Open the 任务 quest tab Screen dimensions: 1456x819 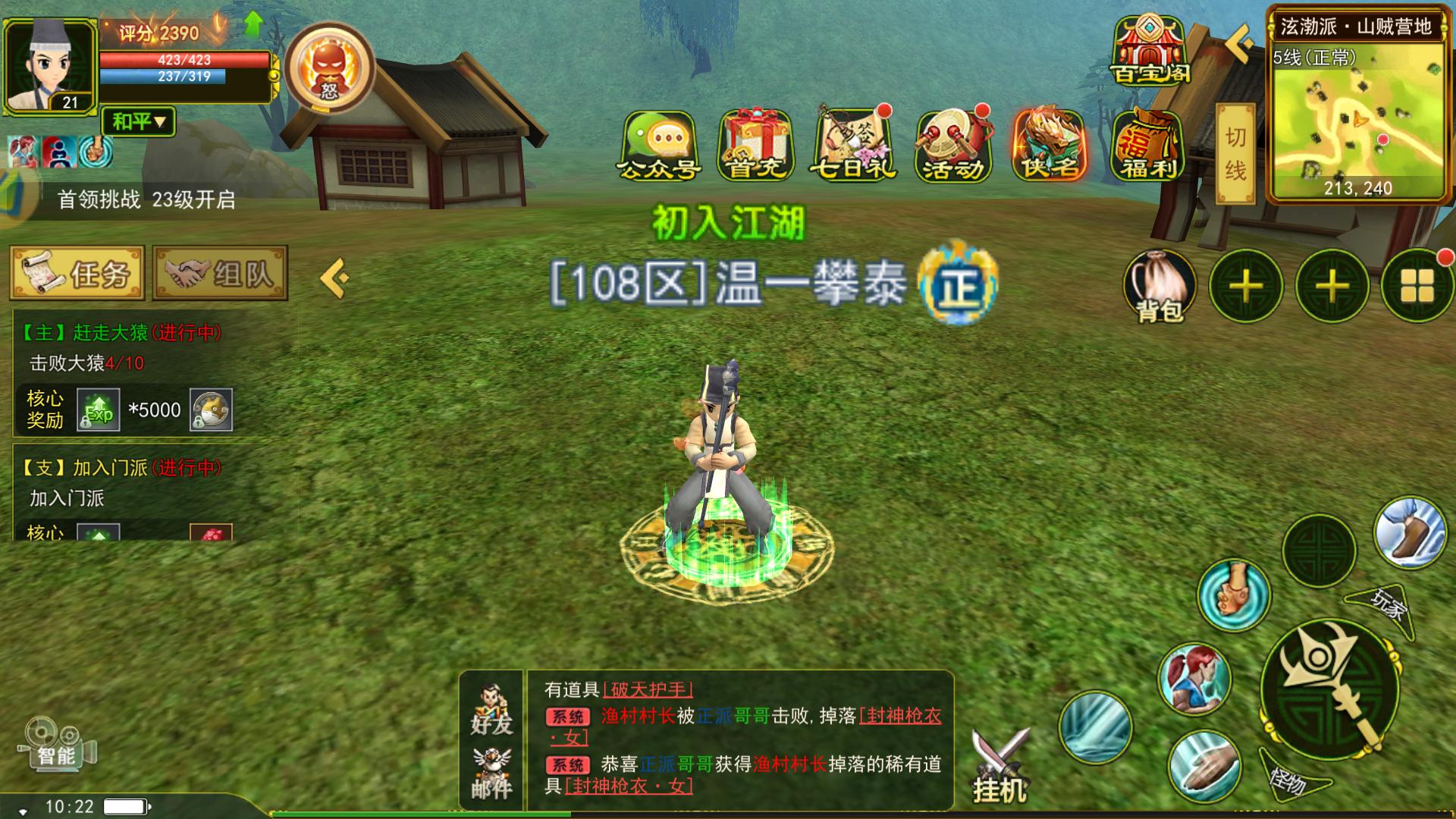77,273
